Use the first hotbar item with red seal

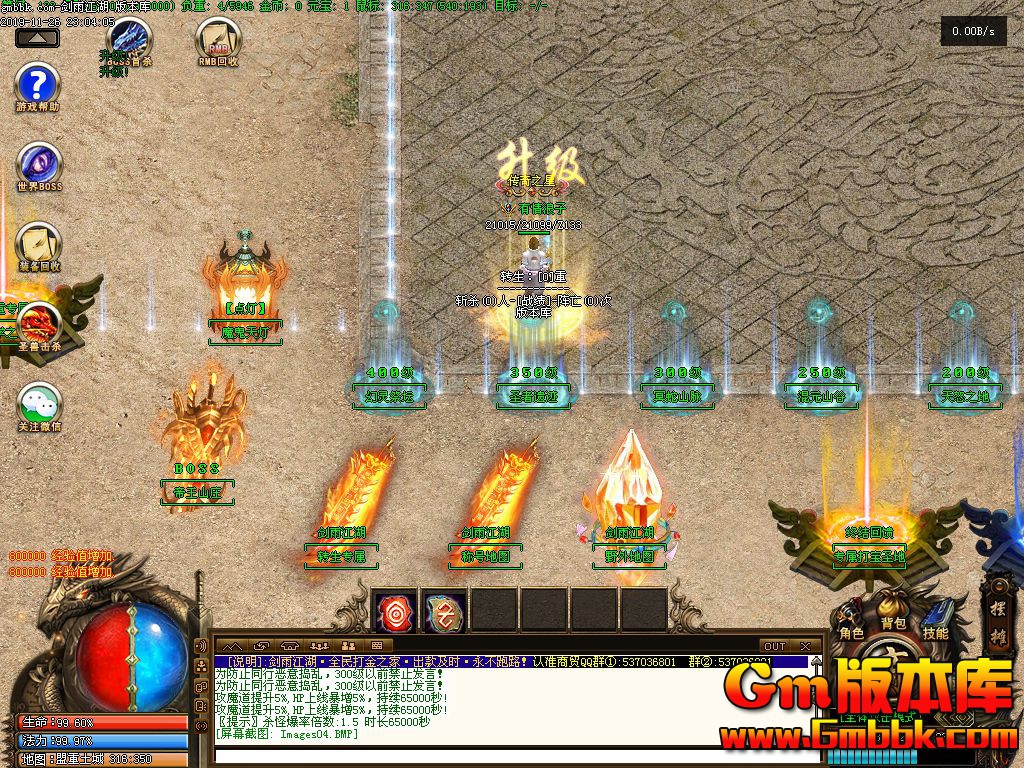point(394,610)
